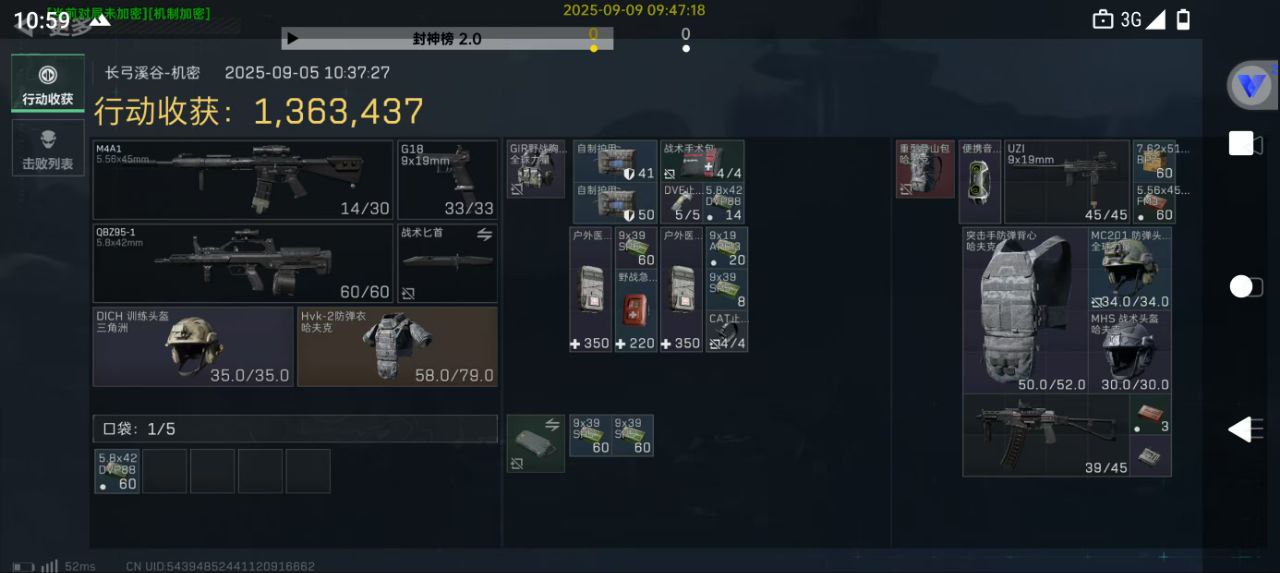Choose the QBZ95-1 rifle slot
The width and height of the screenshot is (1280, 573).
point(243,263)
